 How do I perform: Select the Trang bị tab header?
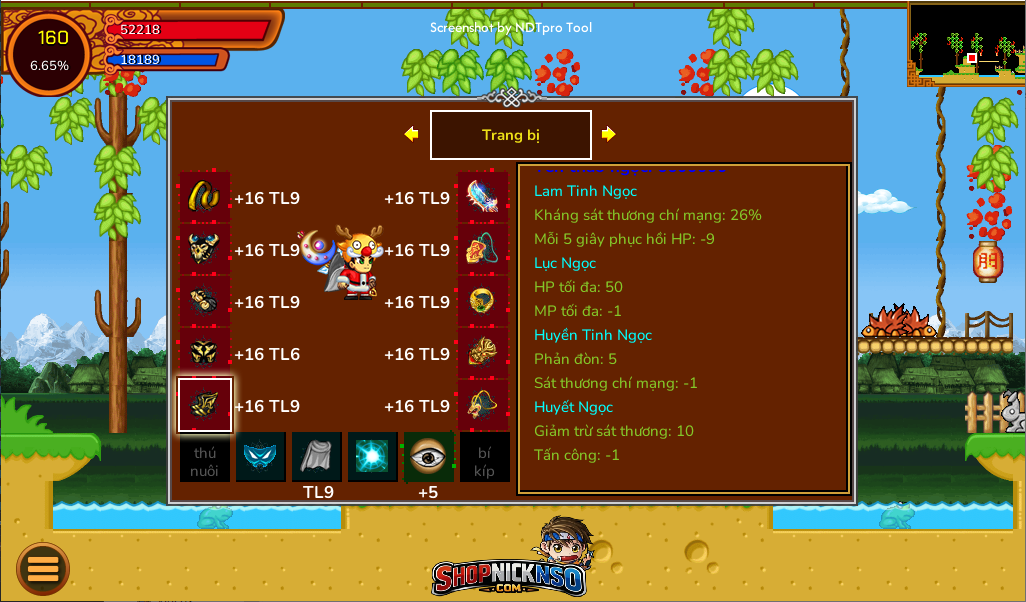pyautogui.click(x=510, y=135)
